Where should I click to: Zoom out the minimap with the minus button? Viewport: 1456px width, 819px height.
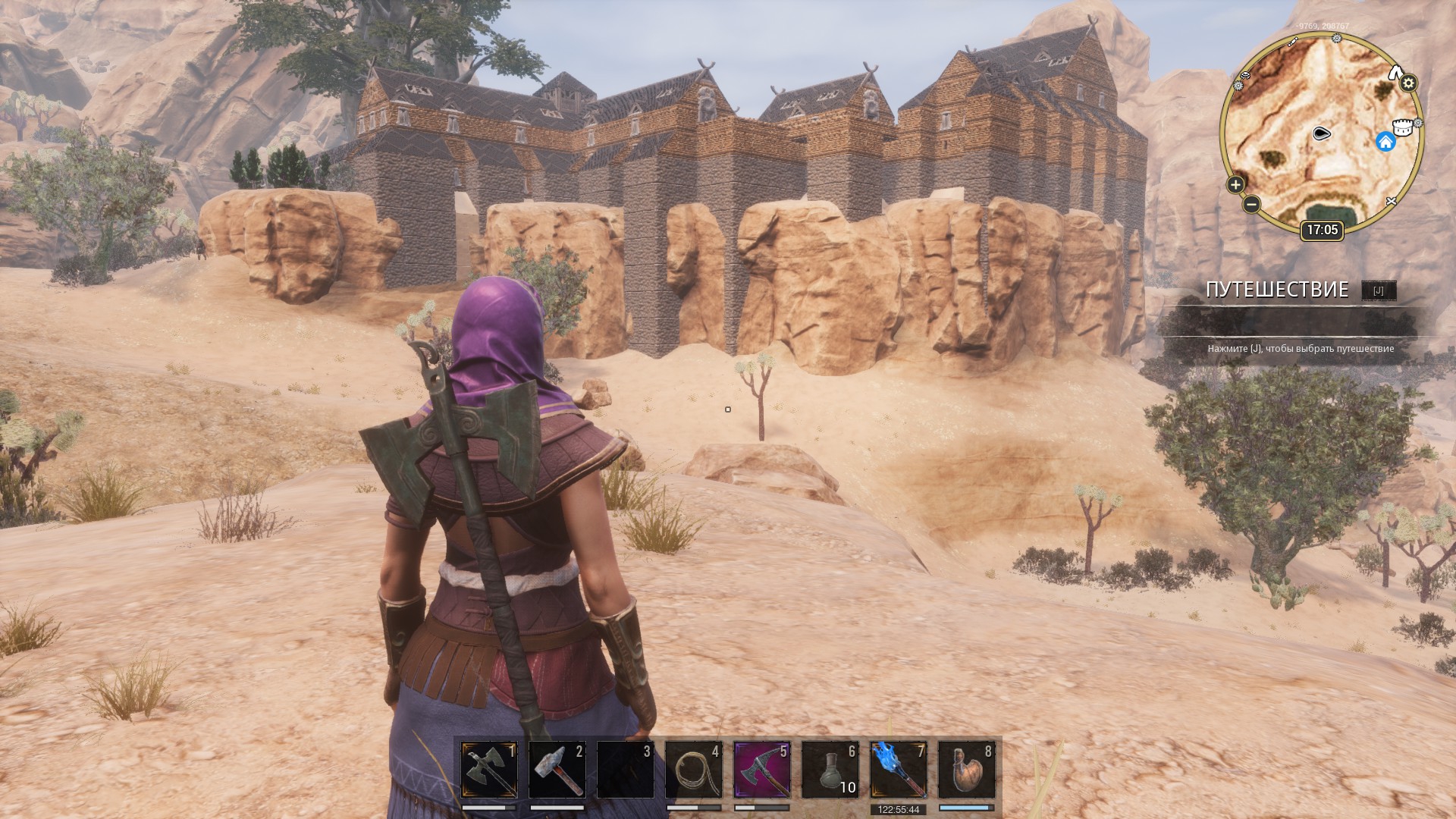point(1251,204)
